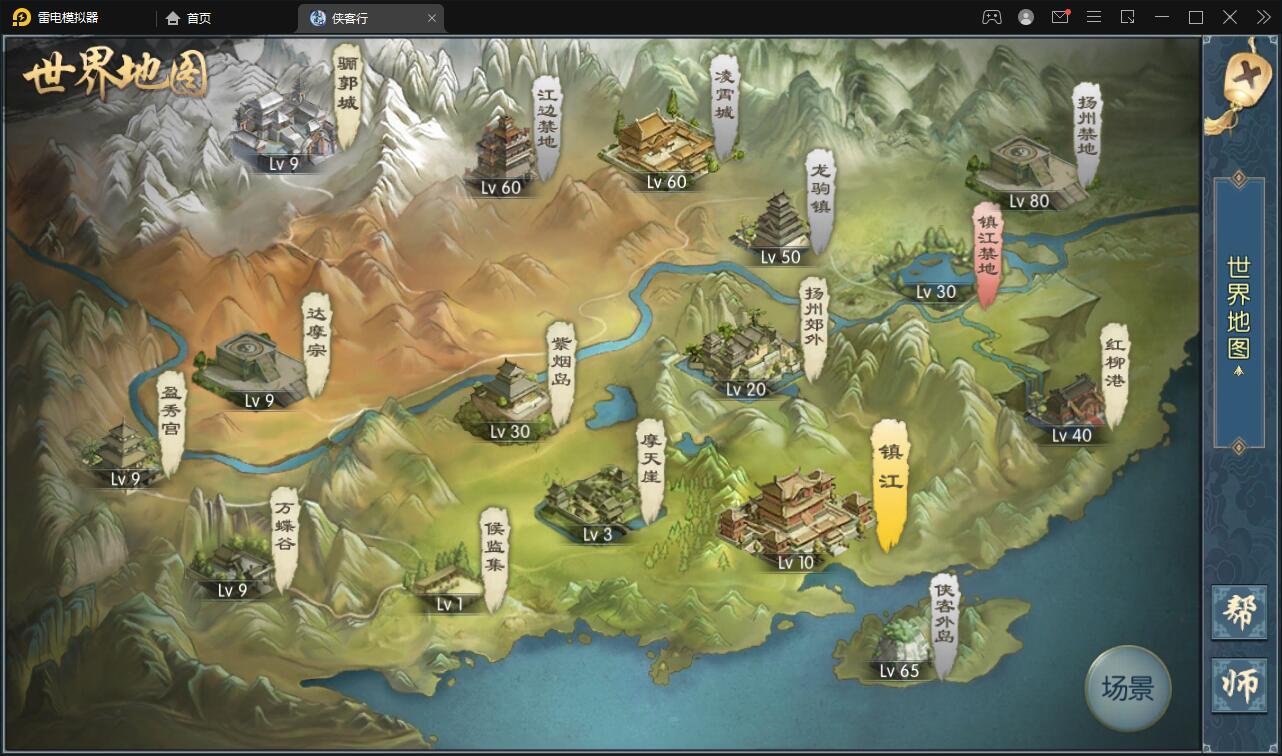
Task: Open the 帮 guild panel
Action: (1240, 610)
